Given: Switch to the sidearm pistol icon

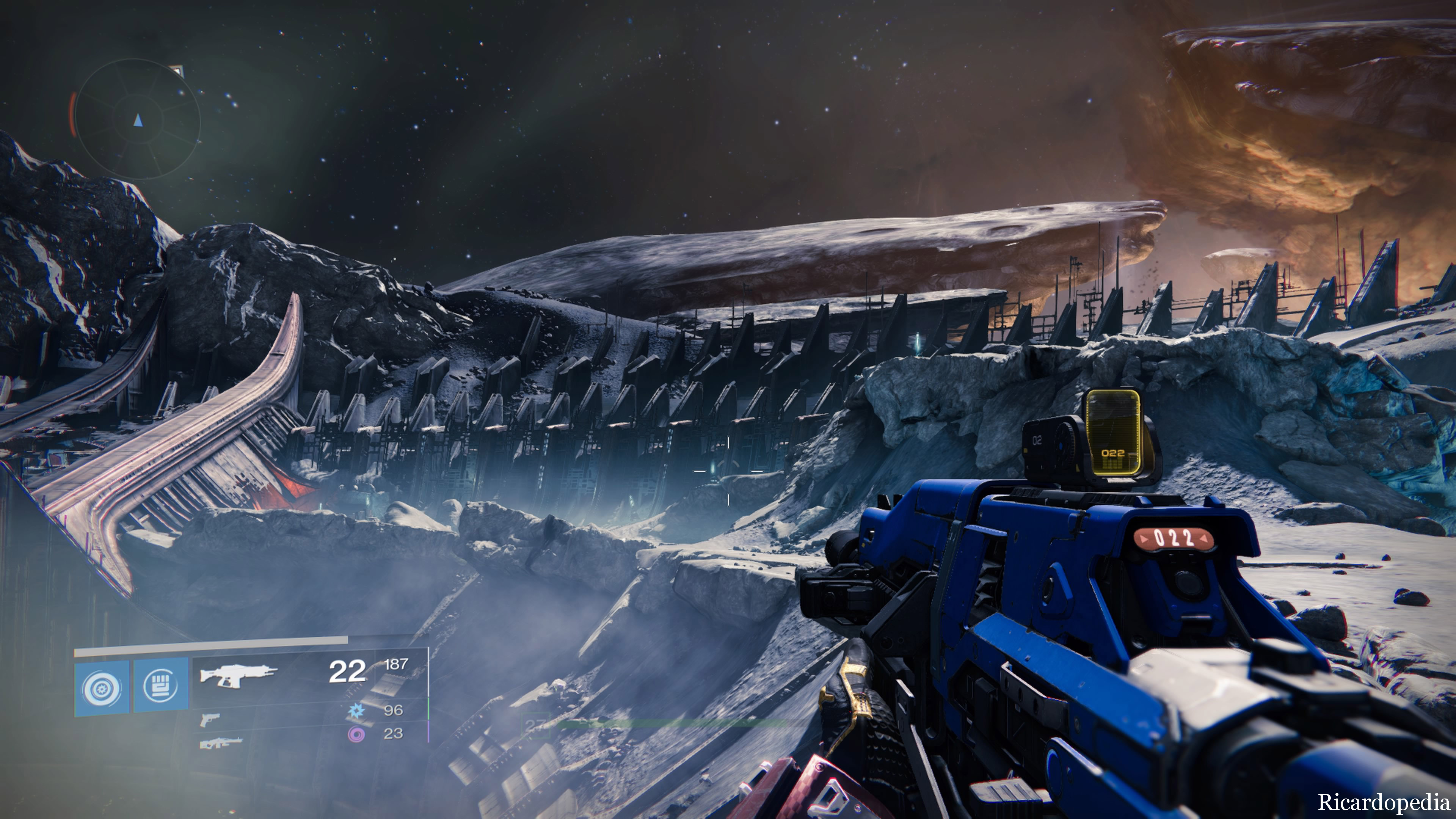Looking at the screenshot, I should (209, 720).
